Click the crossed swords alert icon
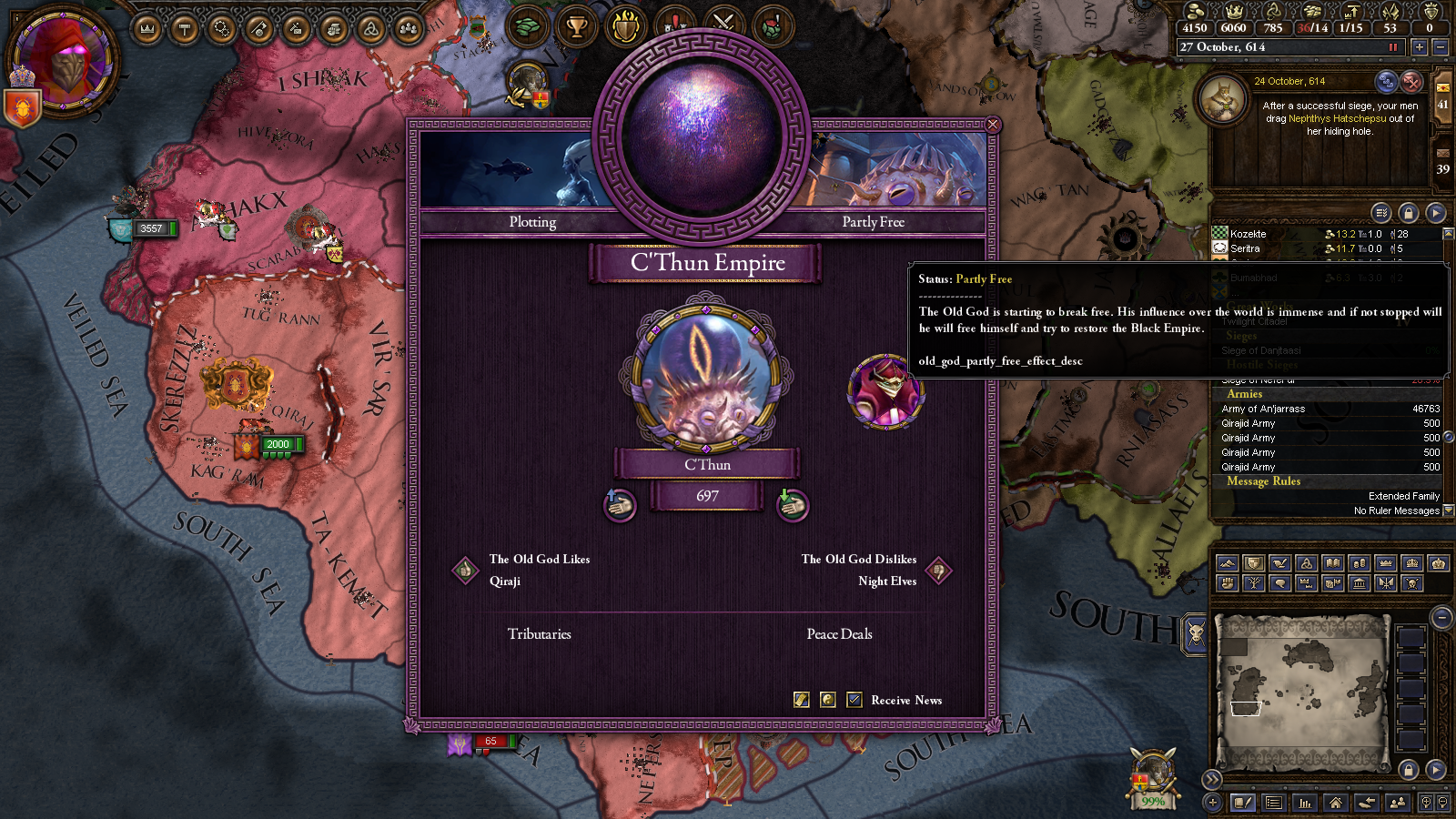The width and height of the screenshot is (1456, 819). point(723,25)
